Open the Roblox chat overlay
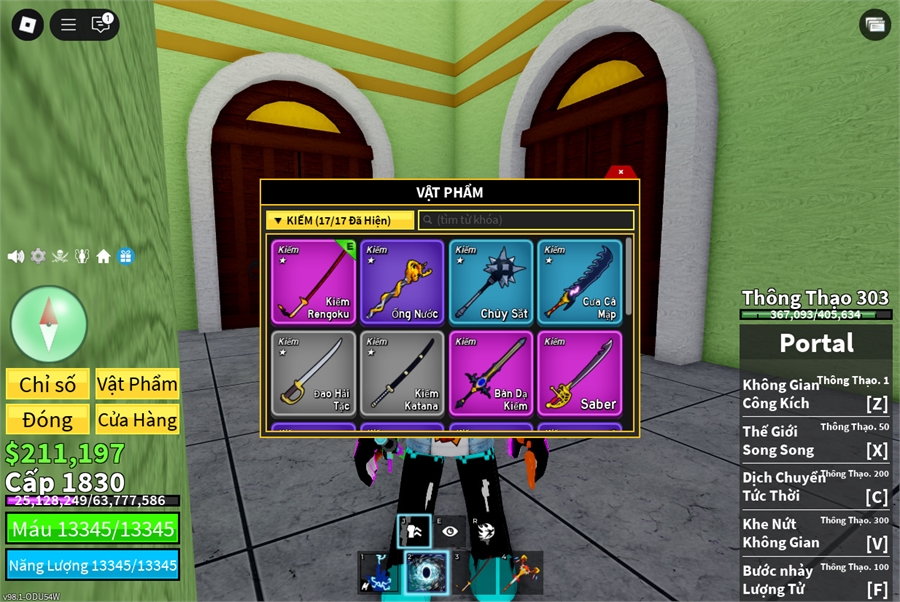This screenshot has width=900, height=602. (x=101, y=24)
